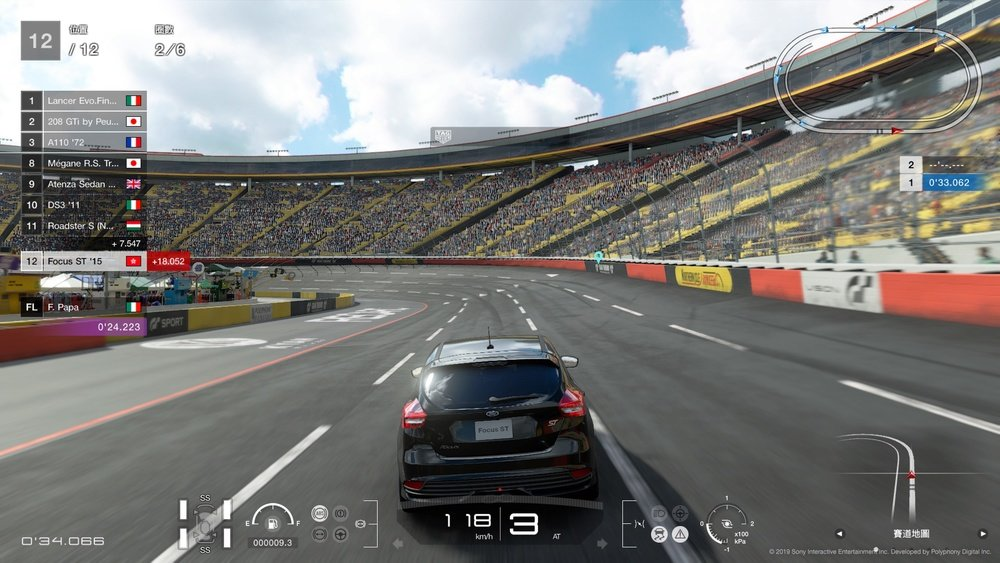Click the F. Papa fastest lap entry
This screenshot has height=563, width=1000.
84,307
